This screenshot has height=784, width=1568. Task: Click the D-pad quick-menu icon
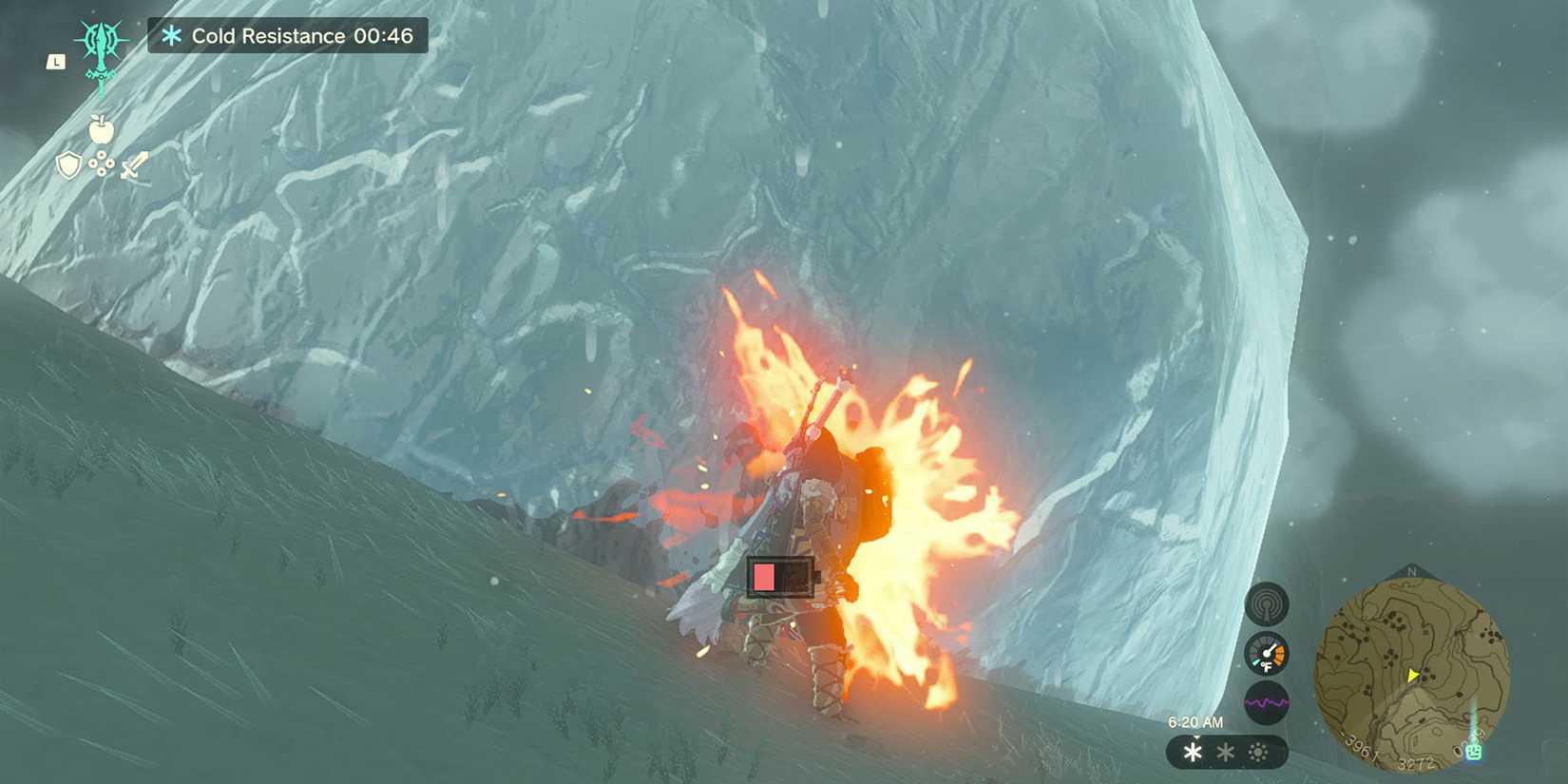(x=102, y=163)
